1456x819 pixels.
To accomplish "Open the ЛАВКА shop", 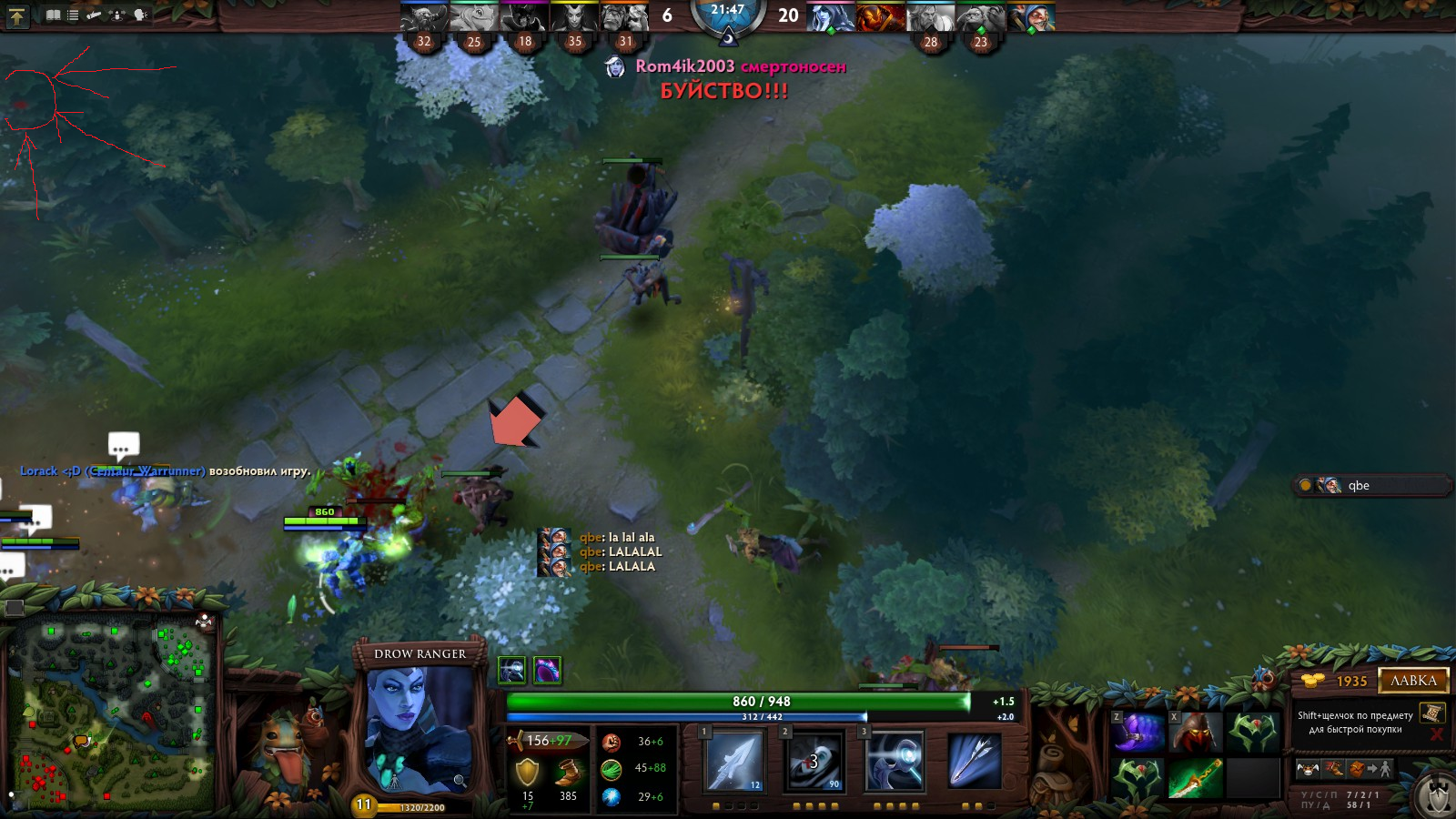I will click(1413, 681).
